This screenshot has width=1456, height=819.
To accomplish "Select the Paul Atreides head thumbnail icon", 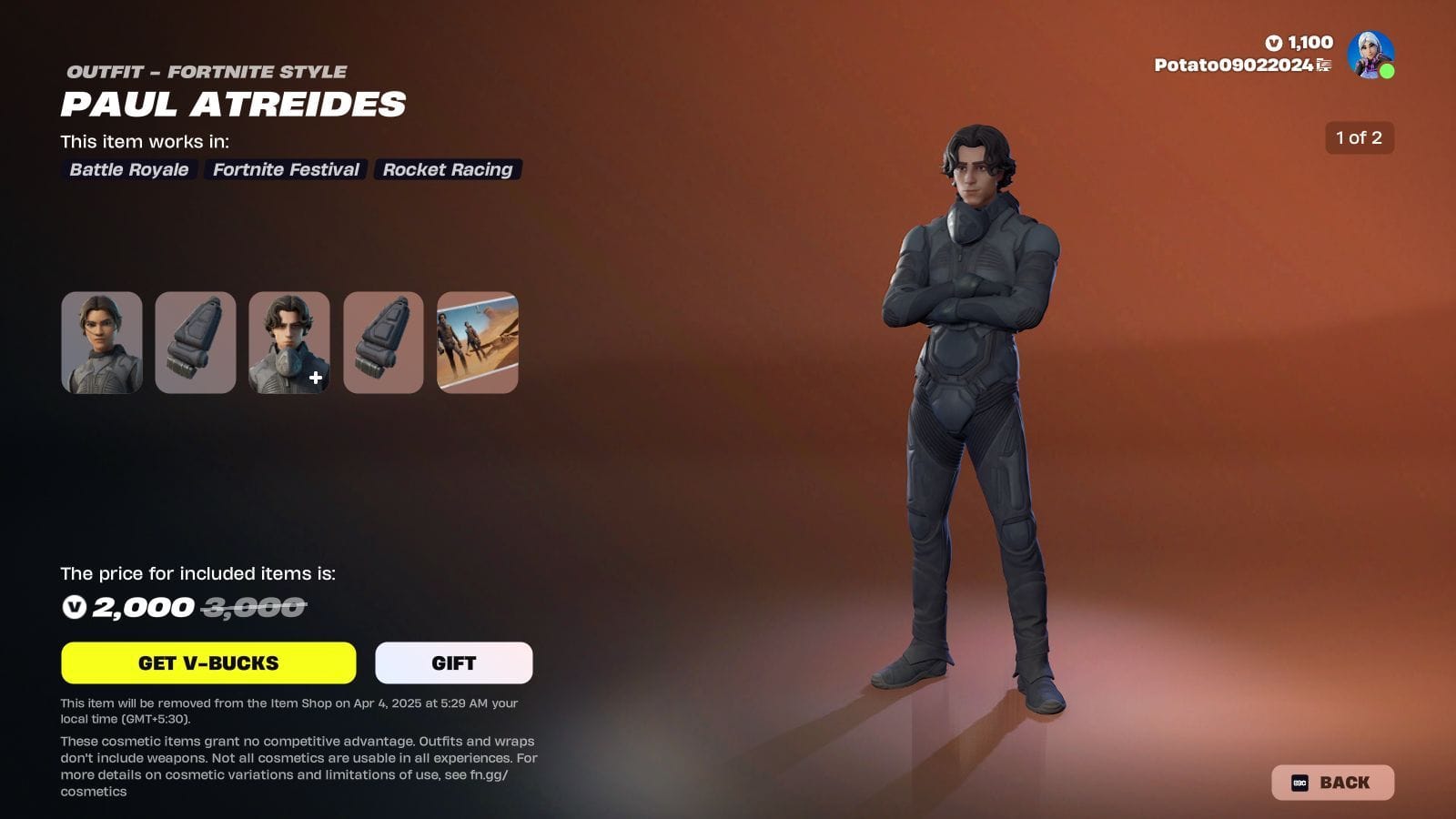I will point(101,343).
